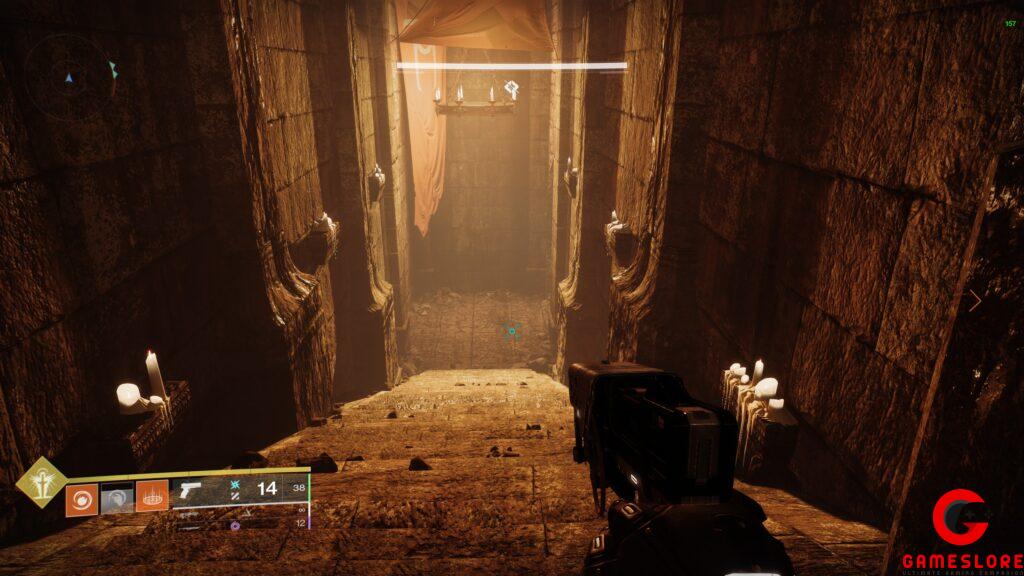This screenshot has width=1024, height=576.
Task: Open the GamesLore watermark logo
Action: (962, 531)
